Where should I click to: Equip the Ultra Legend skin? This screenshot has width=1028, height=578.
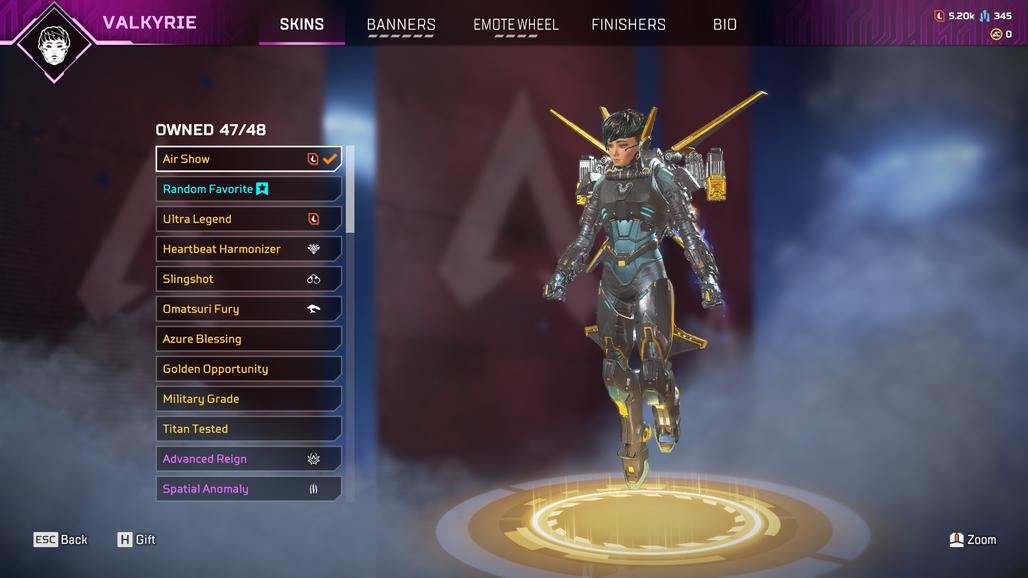point(248,219)
